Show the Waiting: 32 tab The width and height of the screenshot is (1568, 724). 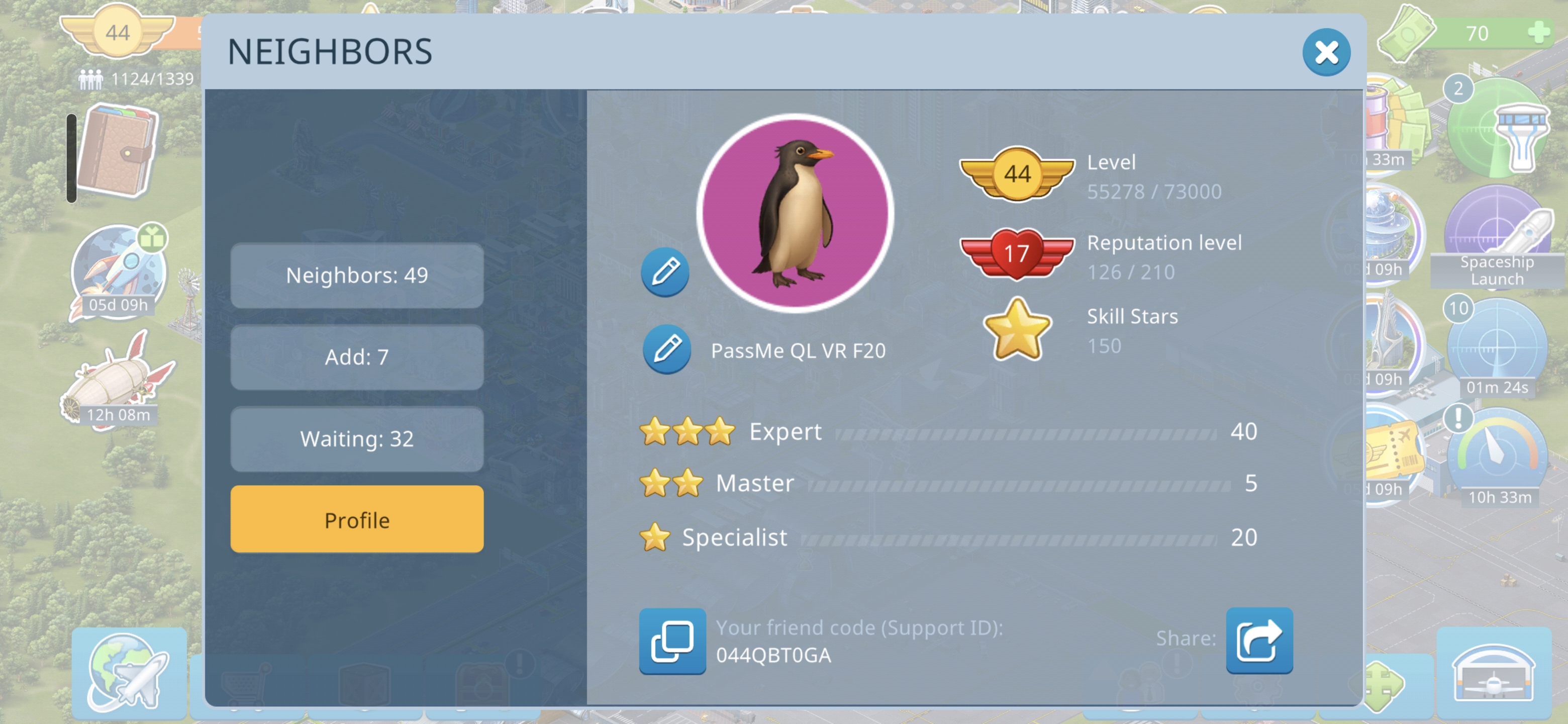(357, 439)
